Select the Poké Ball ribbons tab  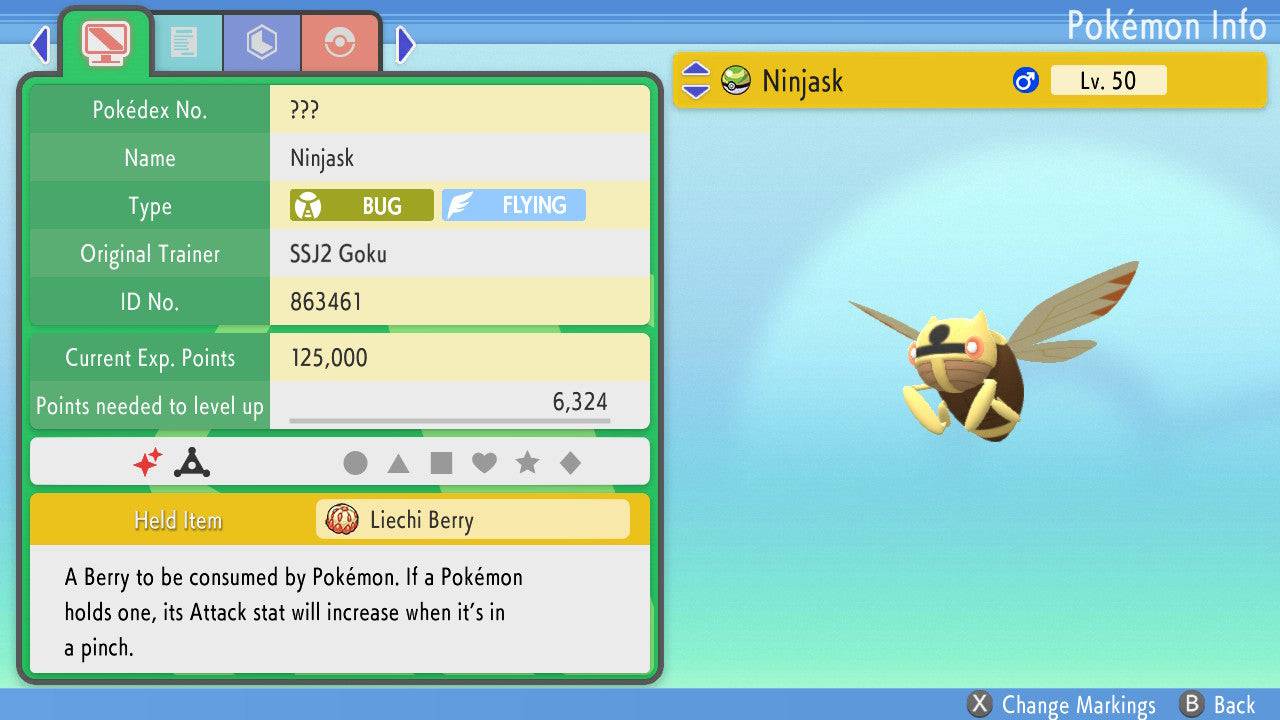[340, 42]
